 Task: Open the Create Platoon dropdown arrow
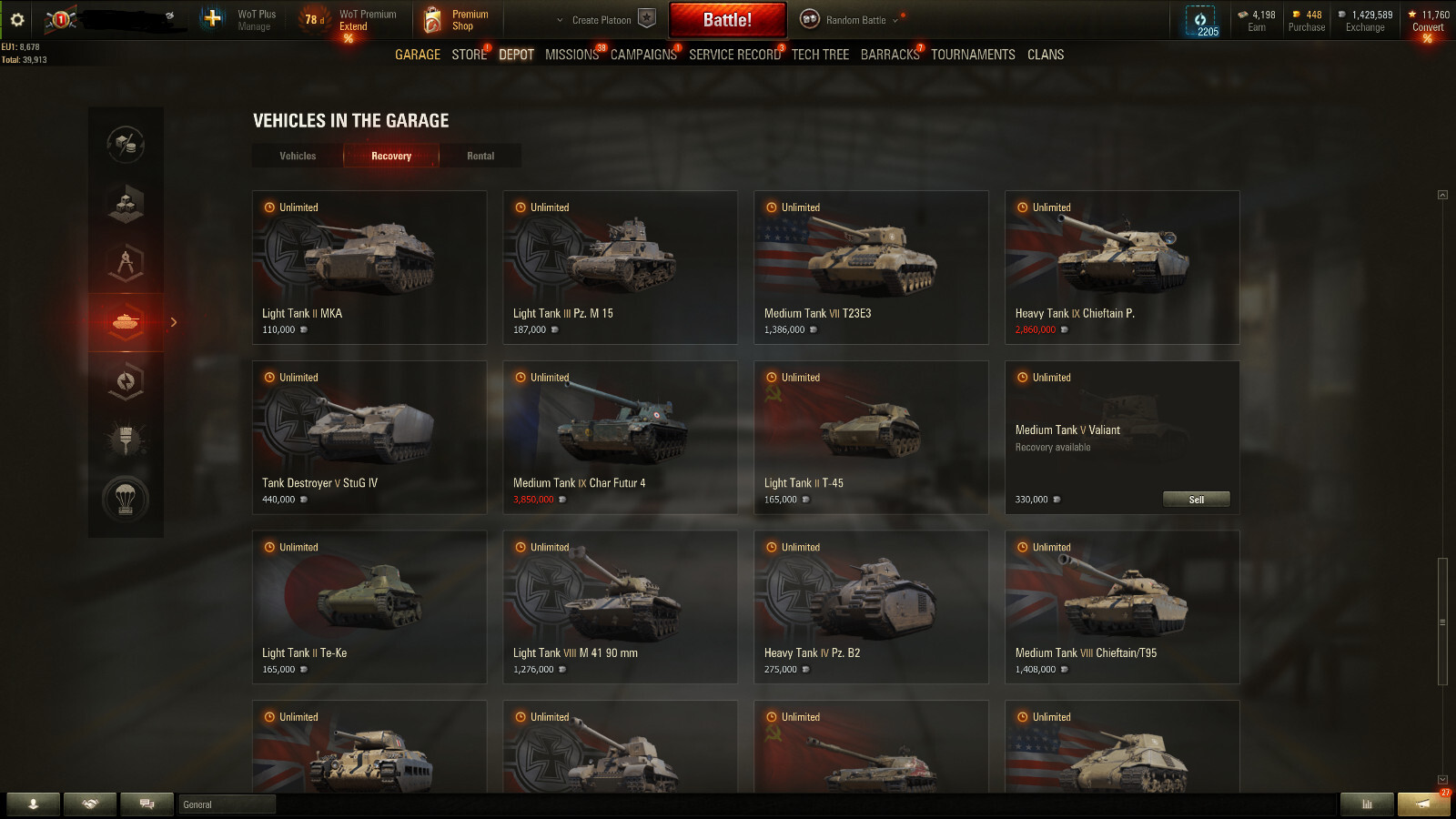click(558, 18)
